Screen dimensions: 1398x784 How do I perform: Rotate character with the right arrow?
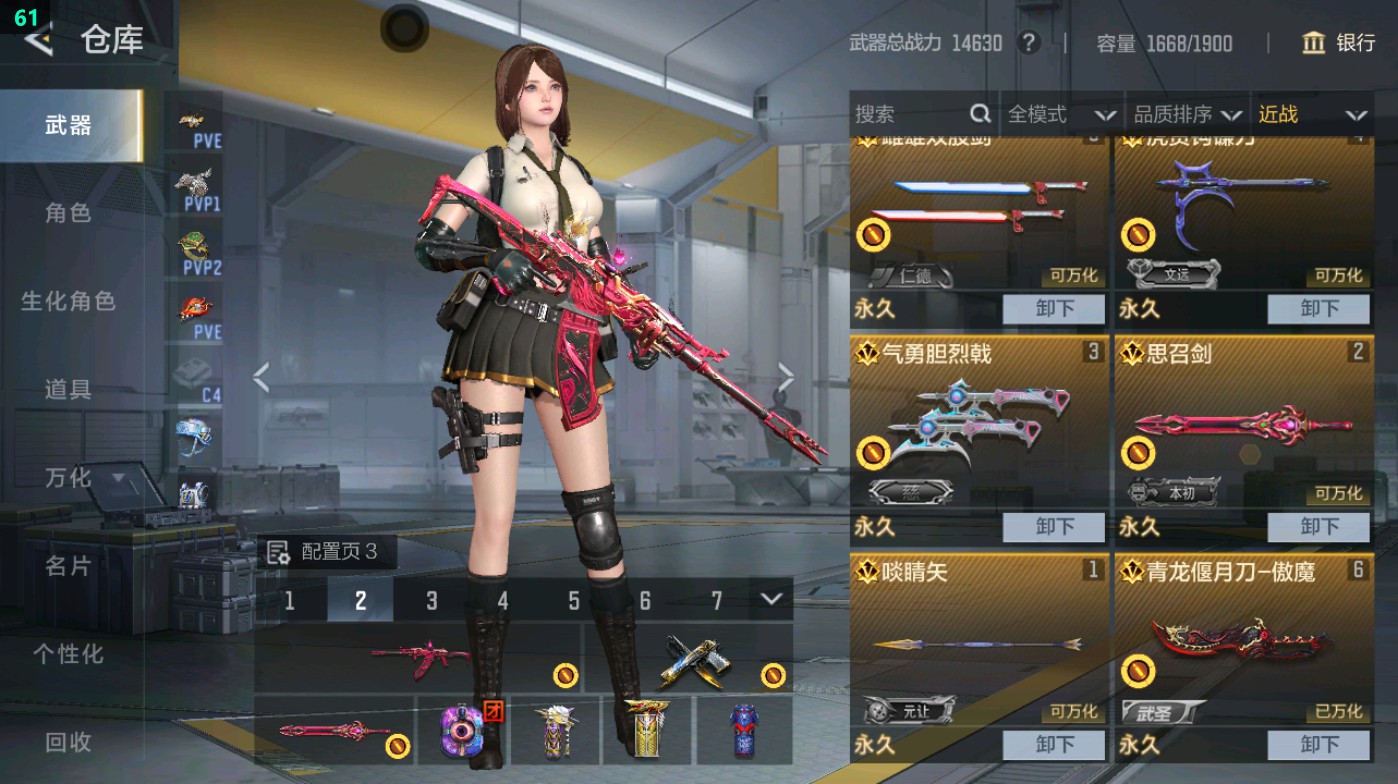786,378
